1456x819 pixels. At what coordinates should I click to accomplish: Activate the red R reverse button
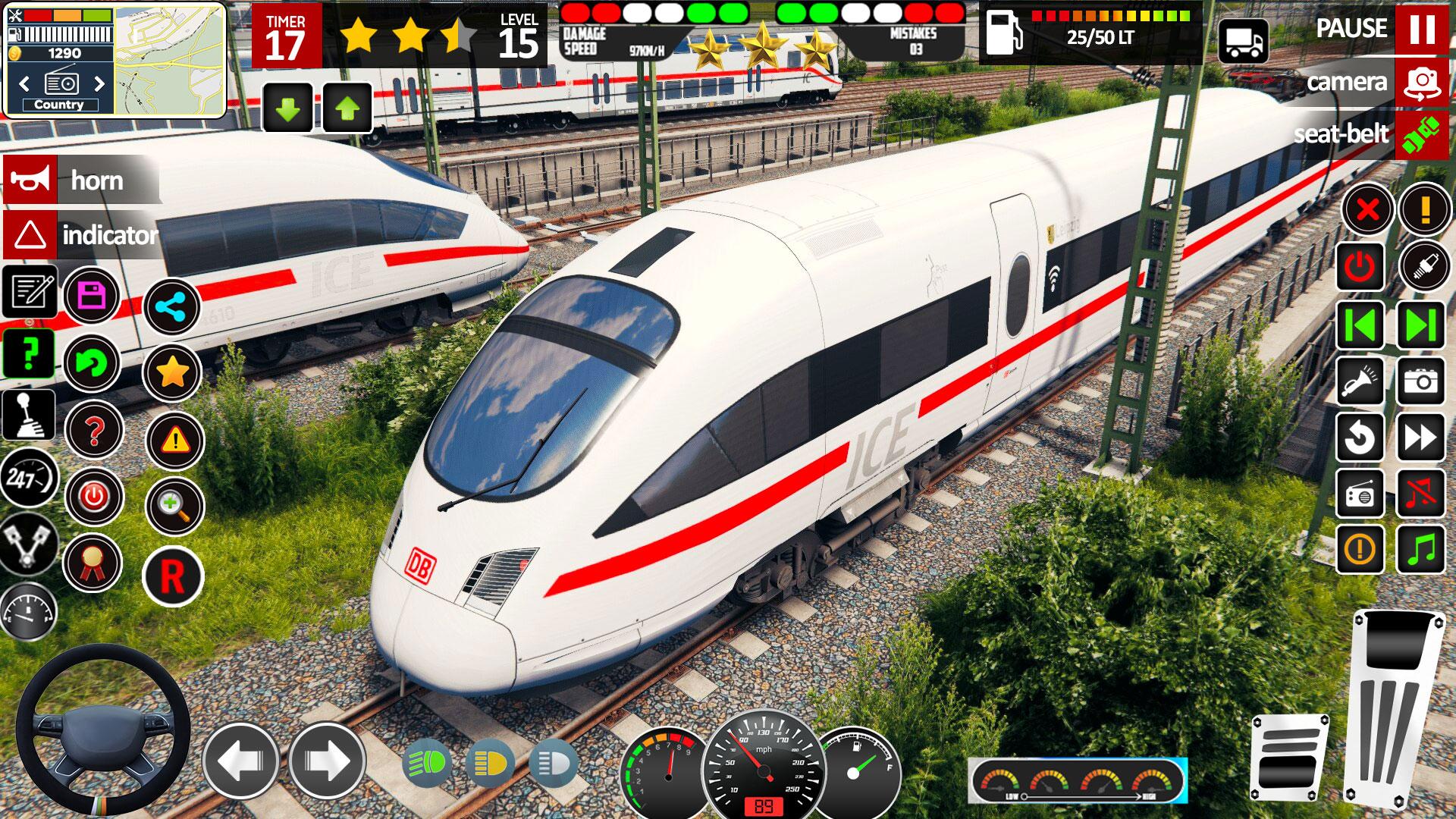coord(172,576)
